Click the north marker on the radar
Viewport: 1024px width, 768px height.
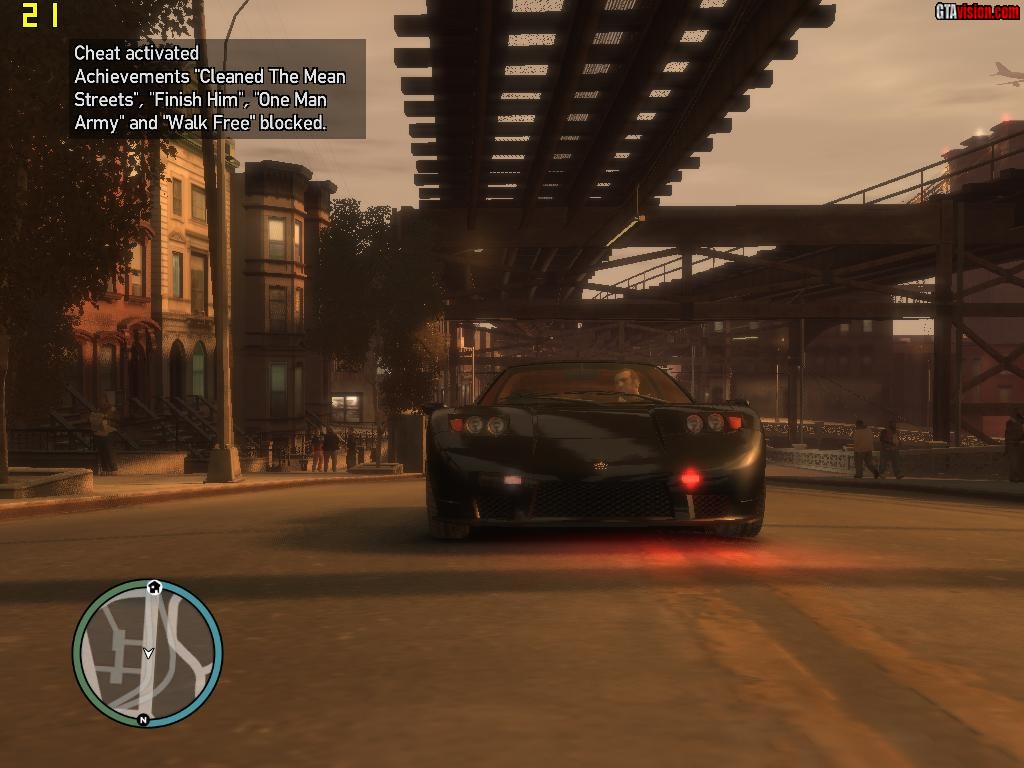143,719
